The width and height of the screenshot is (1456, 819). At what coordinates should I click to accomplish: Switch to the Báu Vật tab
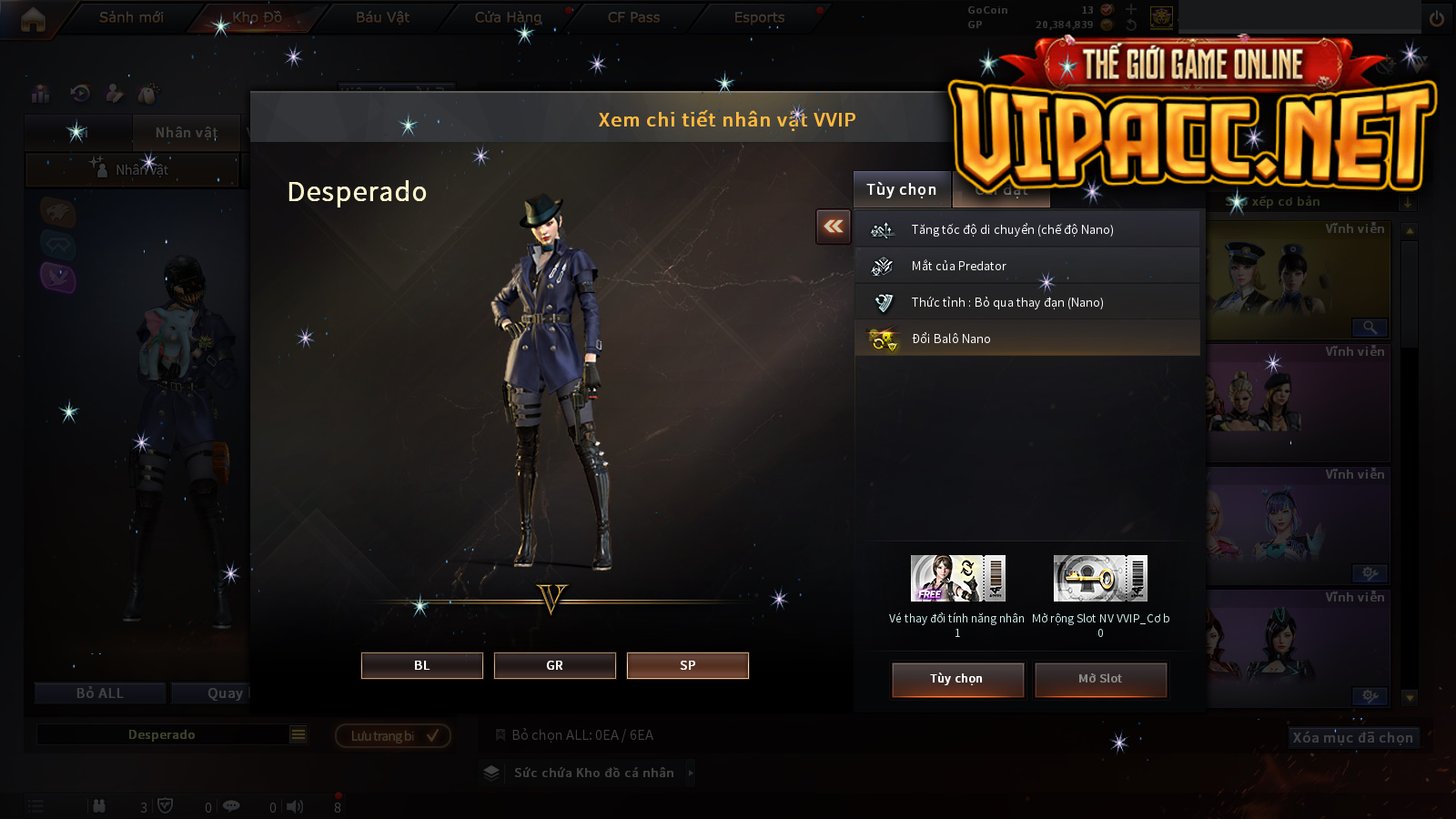tap(382, 17)
